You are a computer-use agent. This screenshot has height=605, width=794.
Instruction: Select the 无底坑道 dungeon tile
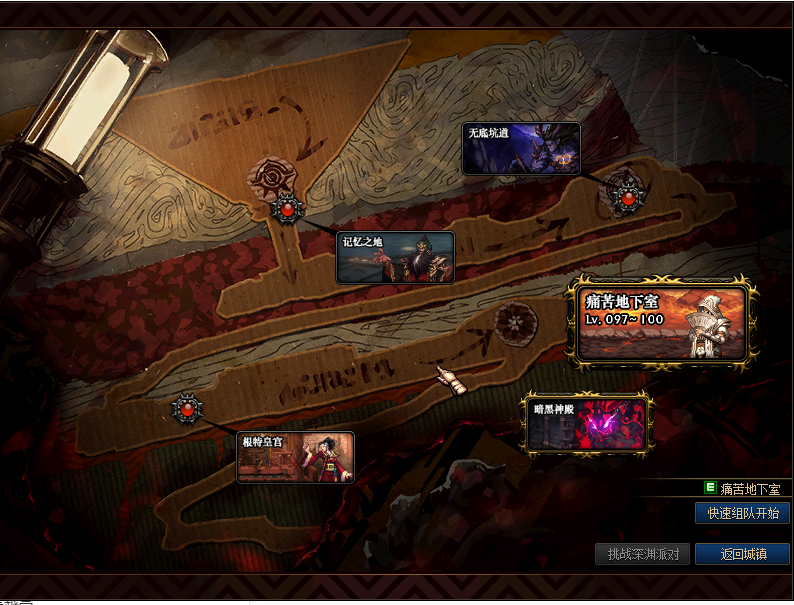(521, 148)
